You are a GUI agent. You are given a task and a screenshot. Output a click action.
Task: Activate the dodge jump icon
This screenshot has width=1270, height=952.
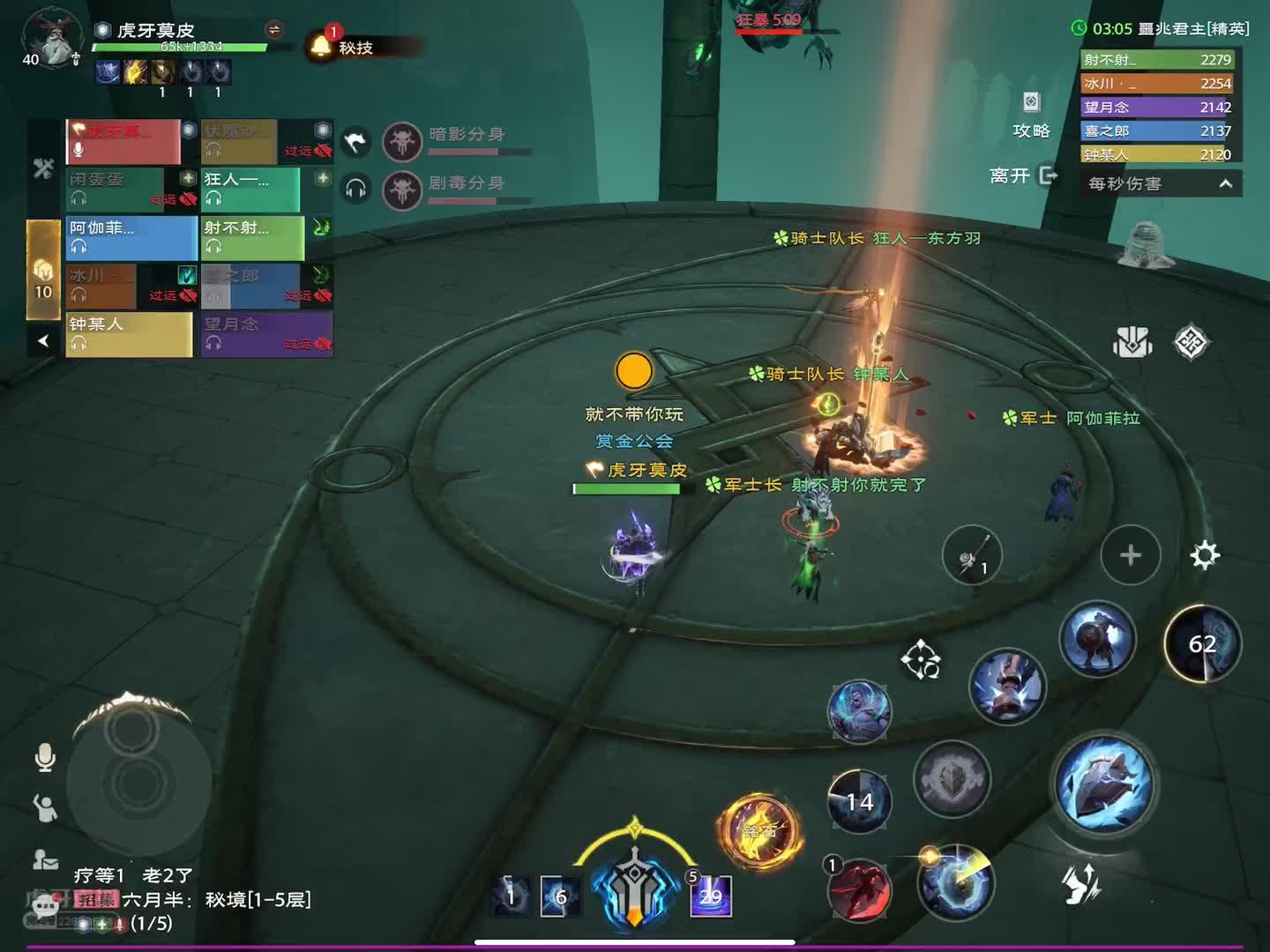point(1081,883)
